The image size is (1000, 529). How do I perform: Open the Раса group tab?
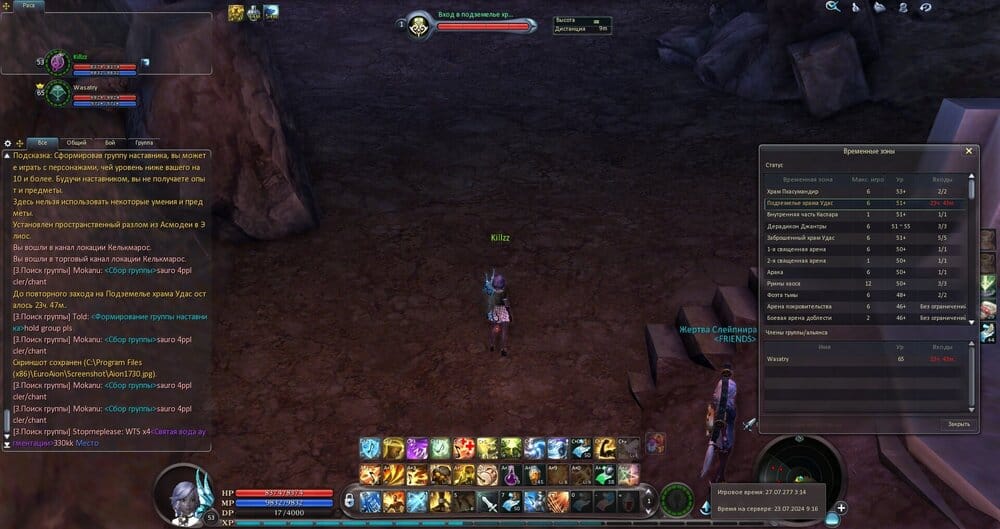tap(27, 5)
